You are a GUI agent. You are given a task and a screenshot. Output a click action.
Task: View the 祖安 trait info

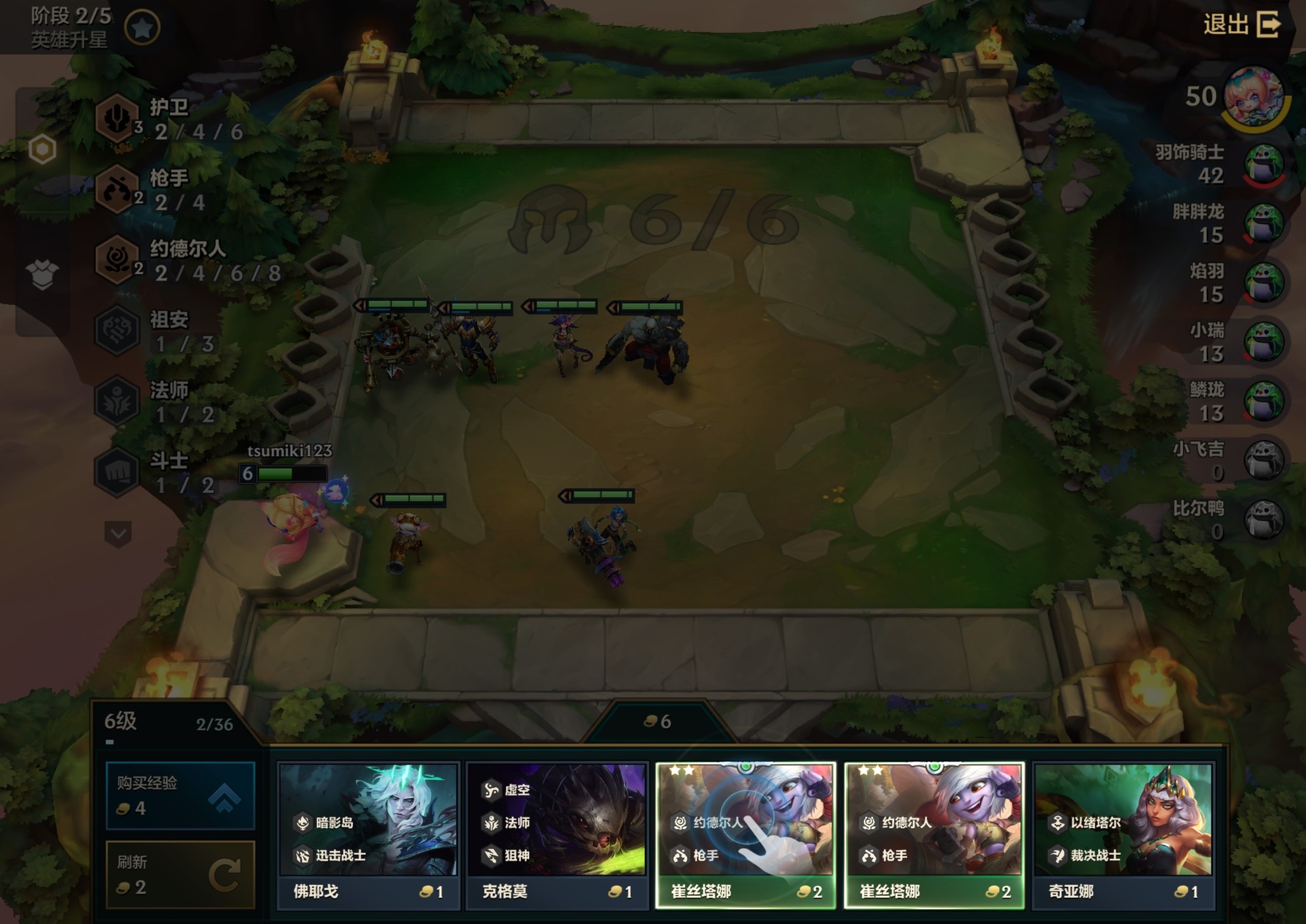tap(118, 330)
